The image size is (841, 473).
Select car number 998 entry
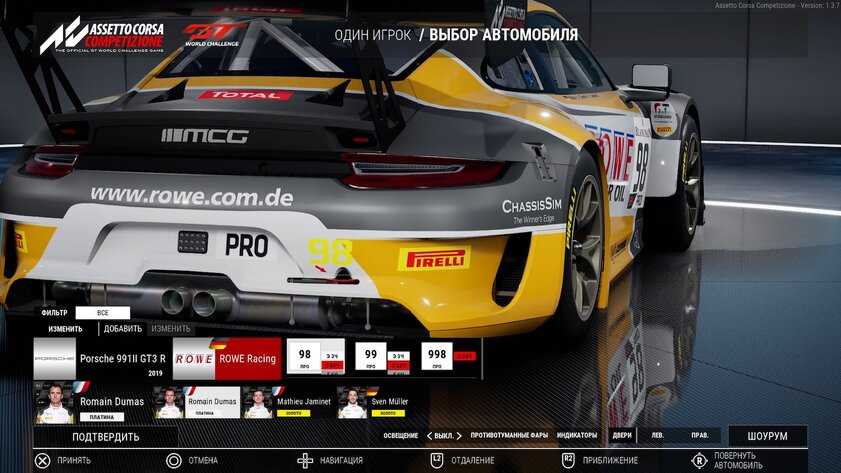(448, 357)
